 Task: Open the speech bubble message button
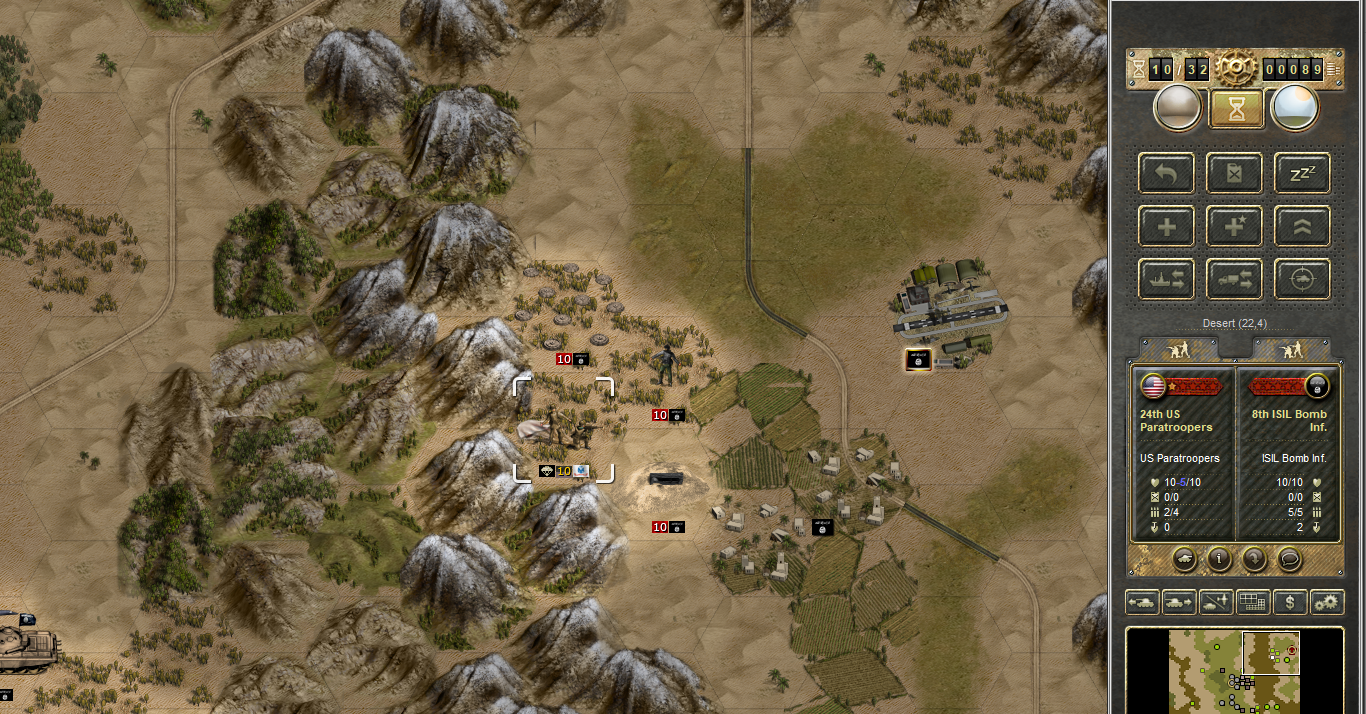[1289, 558]
